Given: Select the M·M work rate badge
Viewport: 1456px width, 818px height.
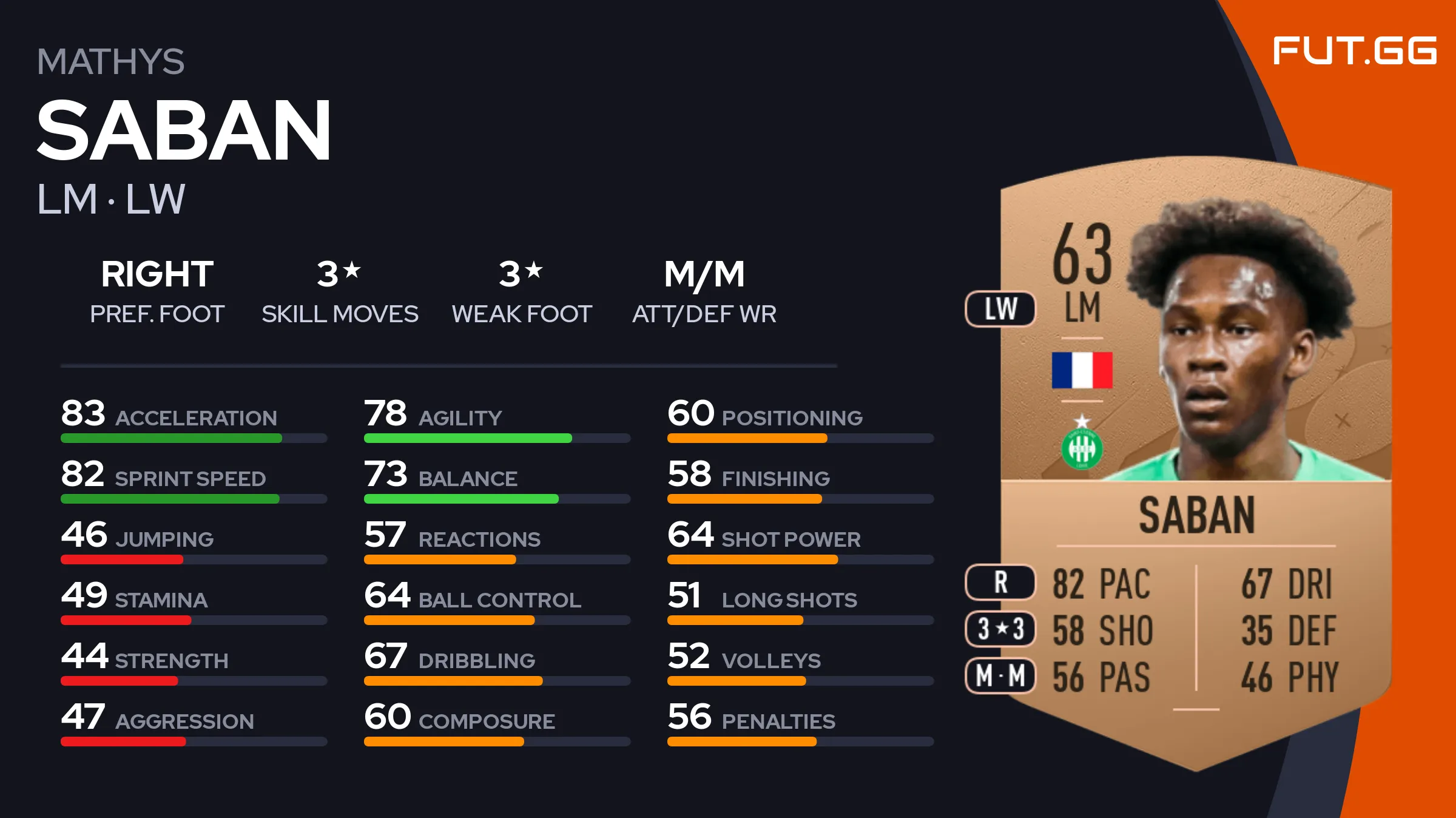Looking at the screenshot, I should coord(1000,675).
